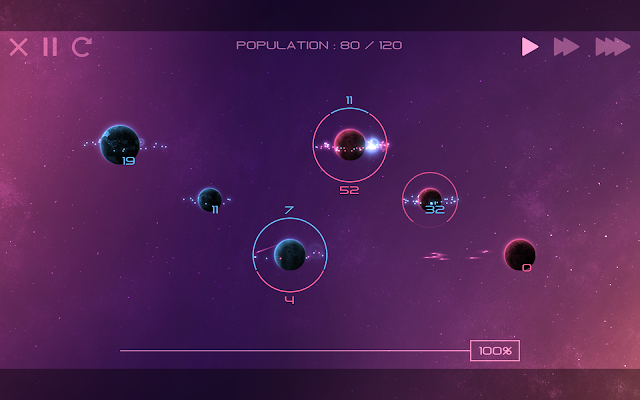The height and width of the screenshot is (400, 640).
Task: Choose double speed fast-forward
Action: click(566, 46)
